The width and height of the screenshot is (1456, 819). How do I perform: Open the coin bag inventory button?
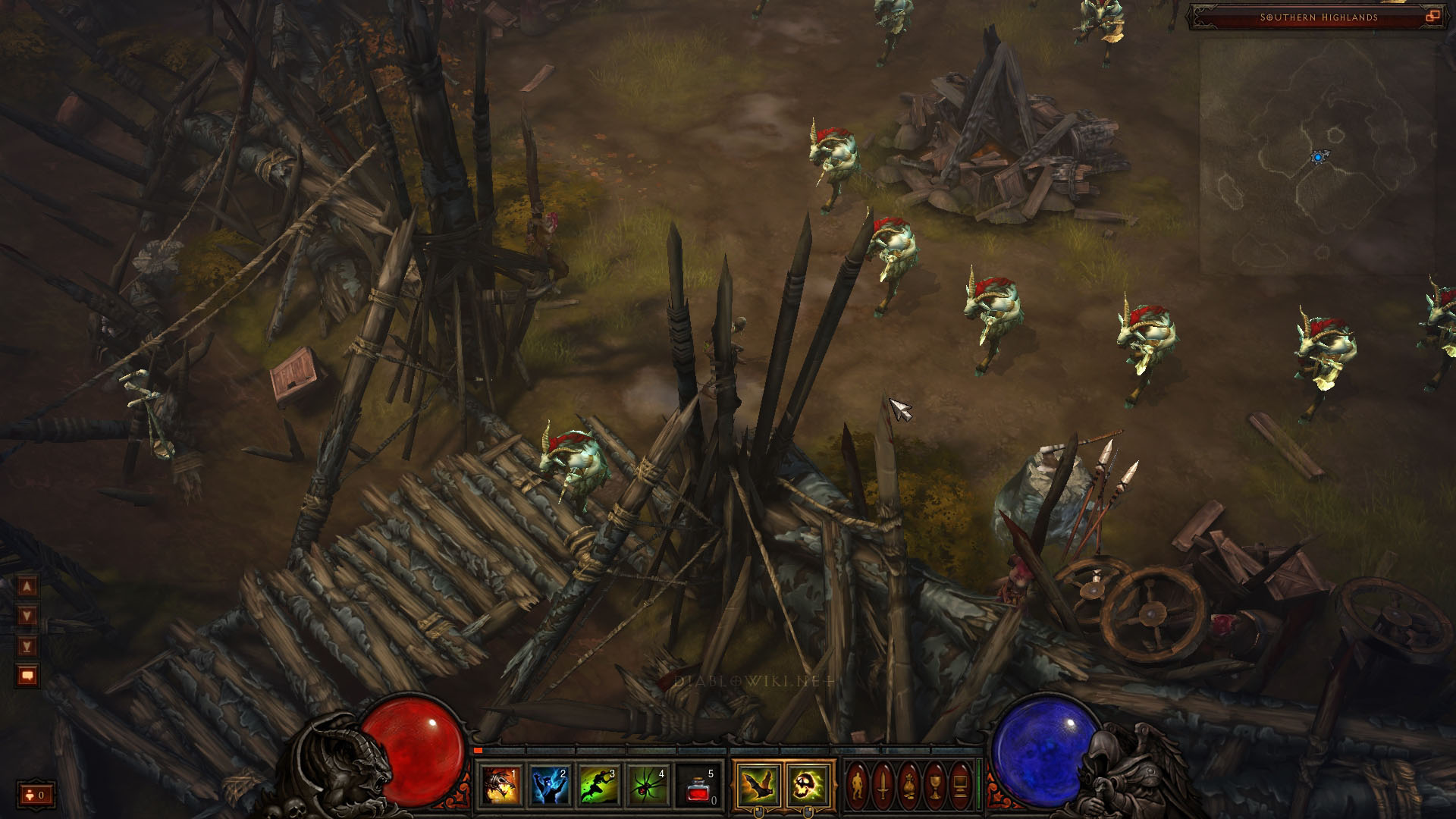pos(909,785)
